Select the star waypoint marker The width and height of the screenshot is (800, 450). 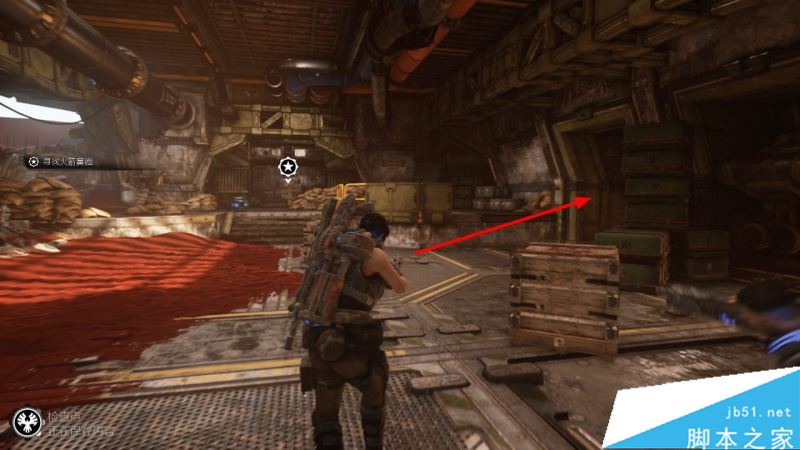coord(288,164)
